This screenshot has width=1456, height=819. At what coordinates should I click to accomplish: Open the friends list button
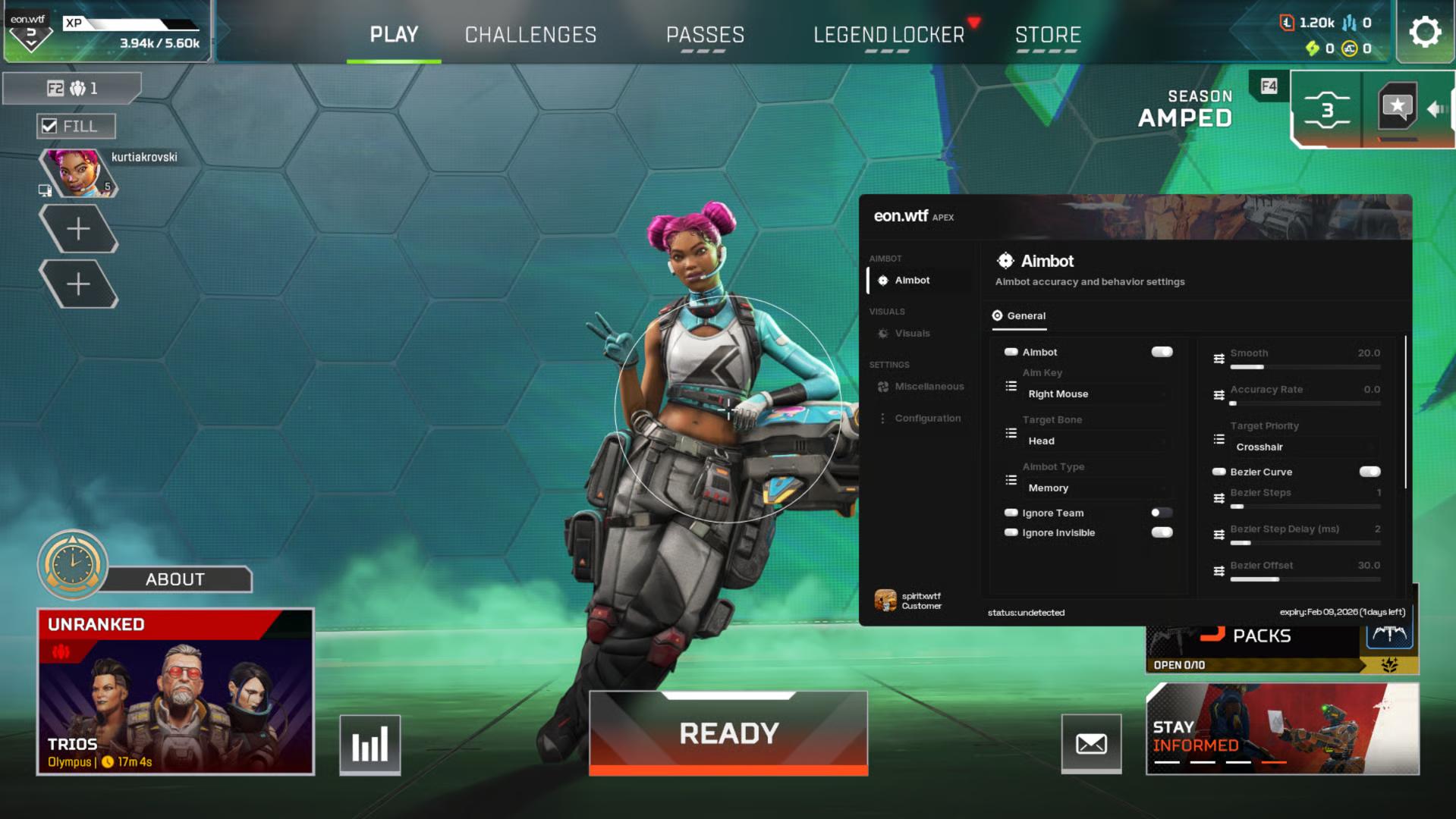pos(73,89)
